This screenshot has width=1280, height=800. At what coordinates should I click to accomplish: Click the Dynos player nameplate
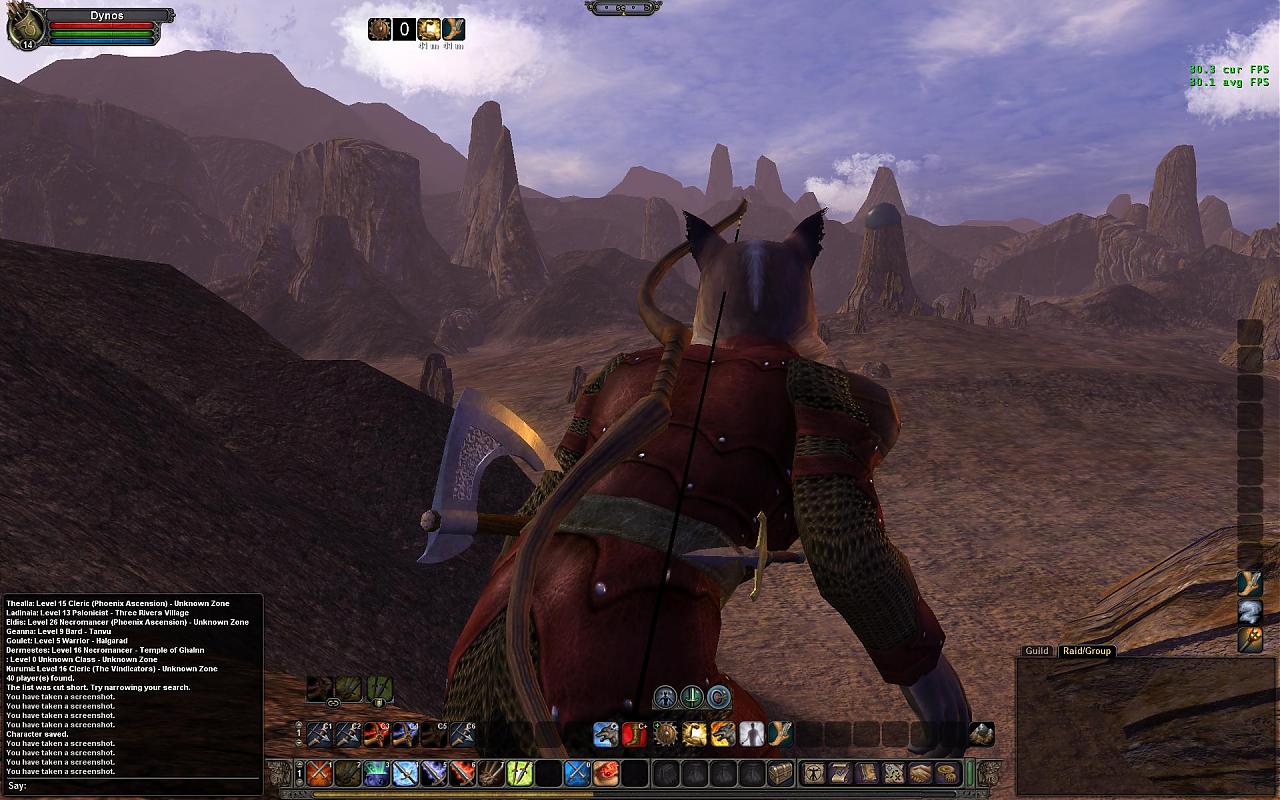click(106, 16)
